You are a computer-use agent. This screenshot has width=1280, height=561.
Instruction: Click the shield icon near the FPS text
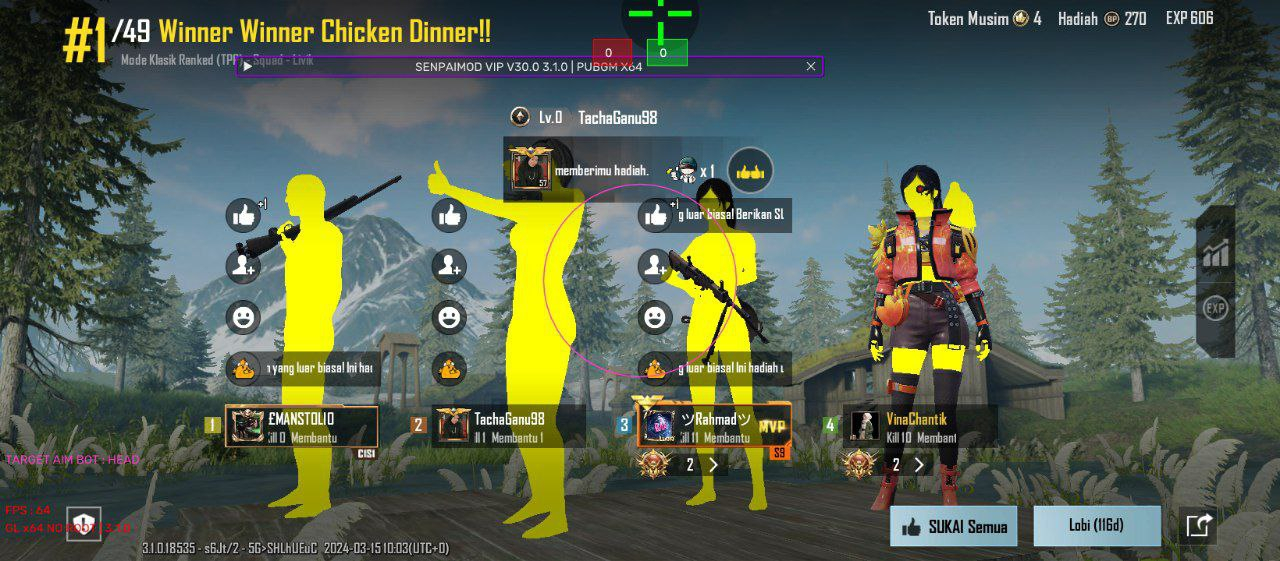point(84,523)
